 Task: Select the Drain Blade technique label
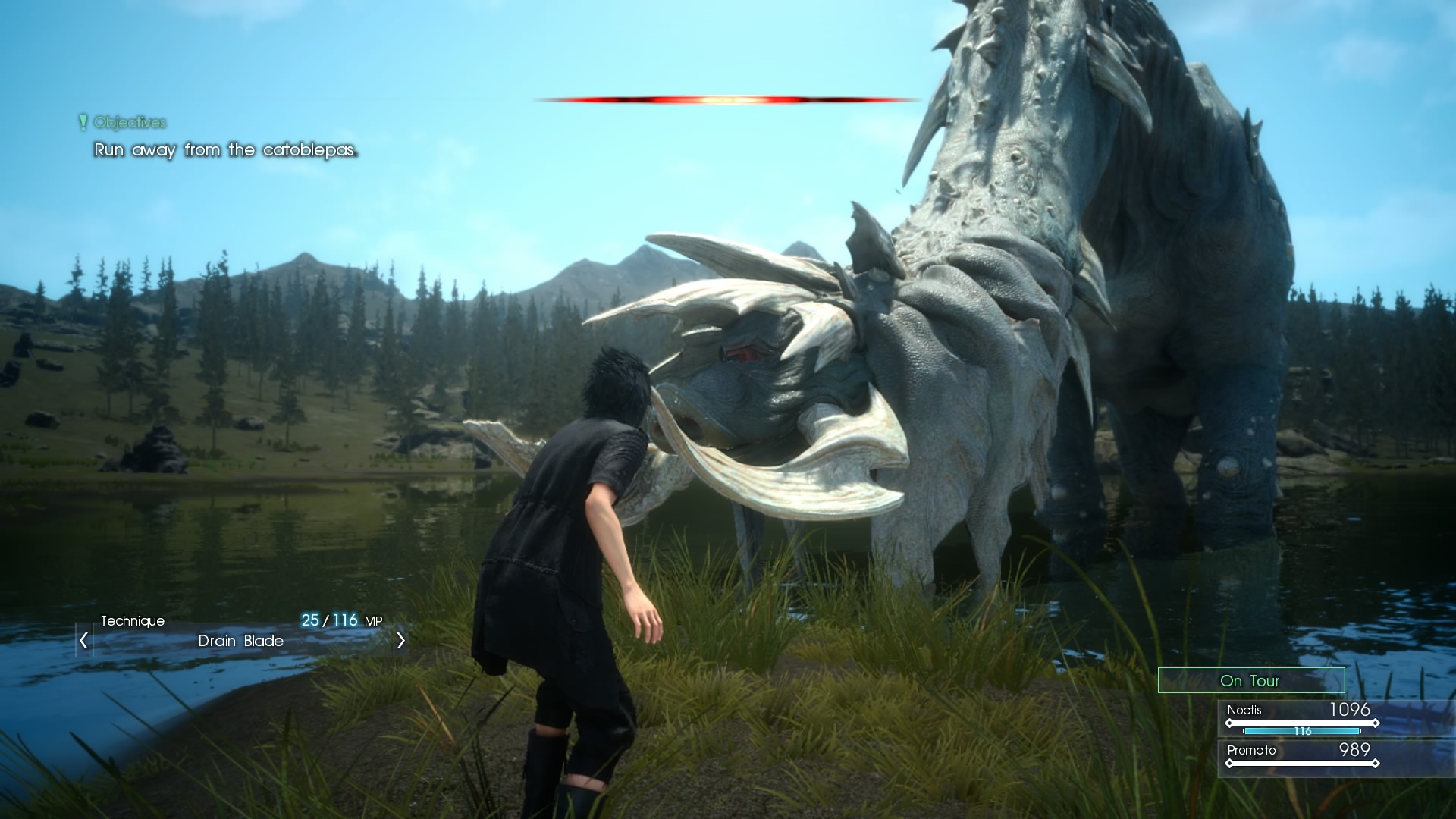241,641
